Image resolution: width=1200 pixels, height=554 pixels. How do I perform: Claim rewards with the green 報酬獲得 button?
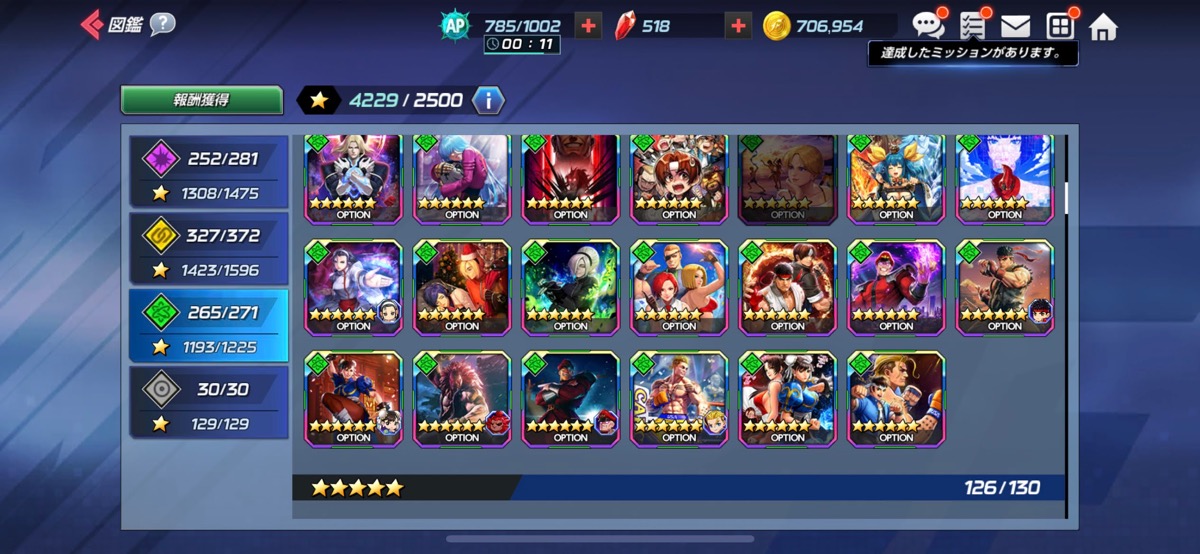click(202, 100)
